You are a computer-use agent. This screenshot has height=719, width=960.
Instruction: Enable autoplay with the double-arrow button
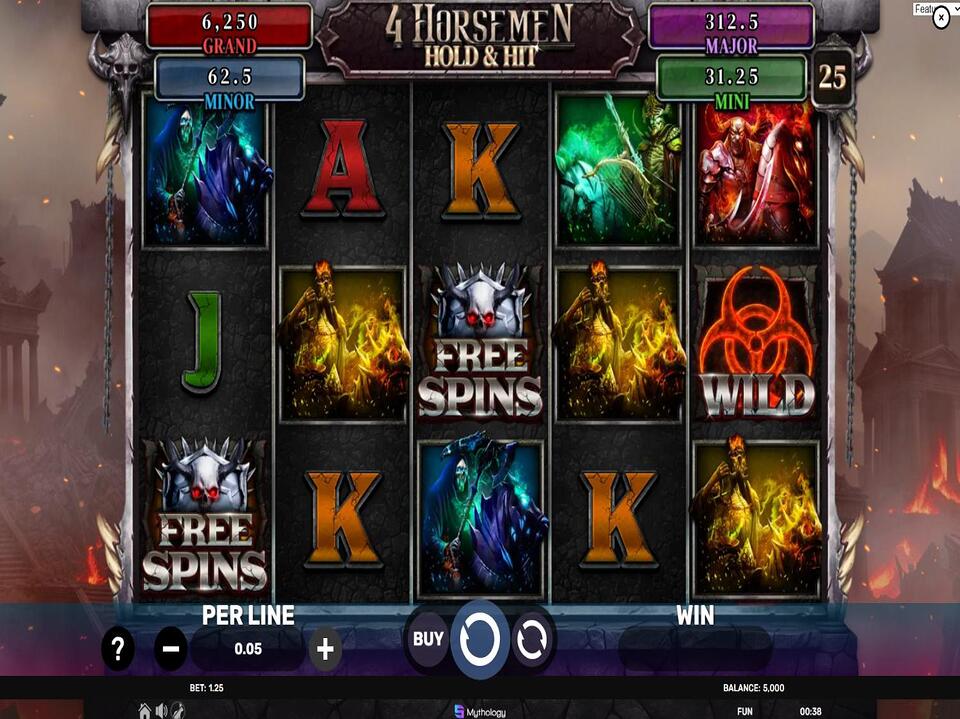533,639
